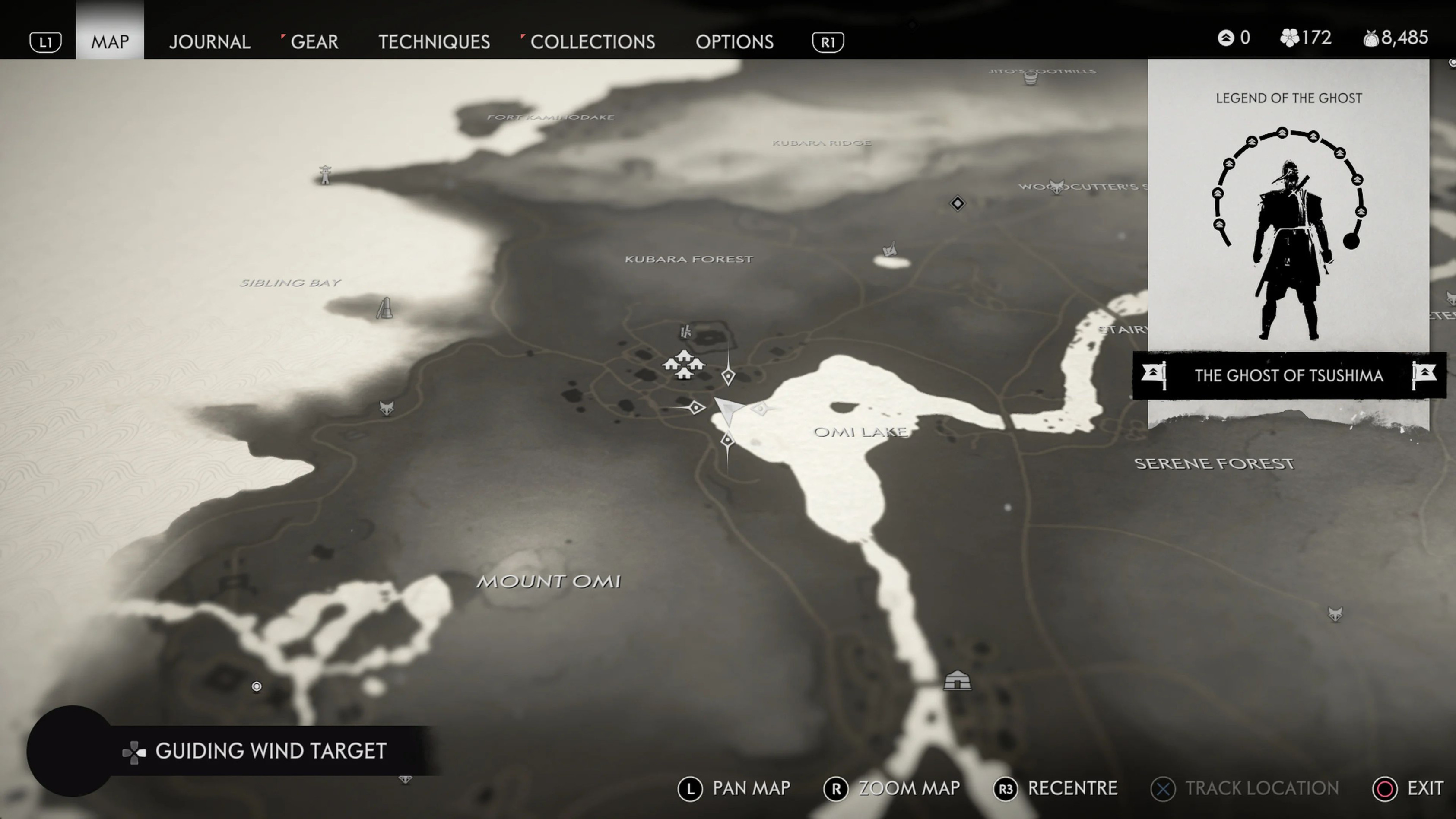
Task: Open the Options tab
Action: coord(734,42)
